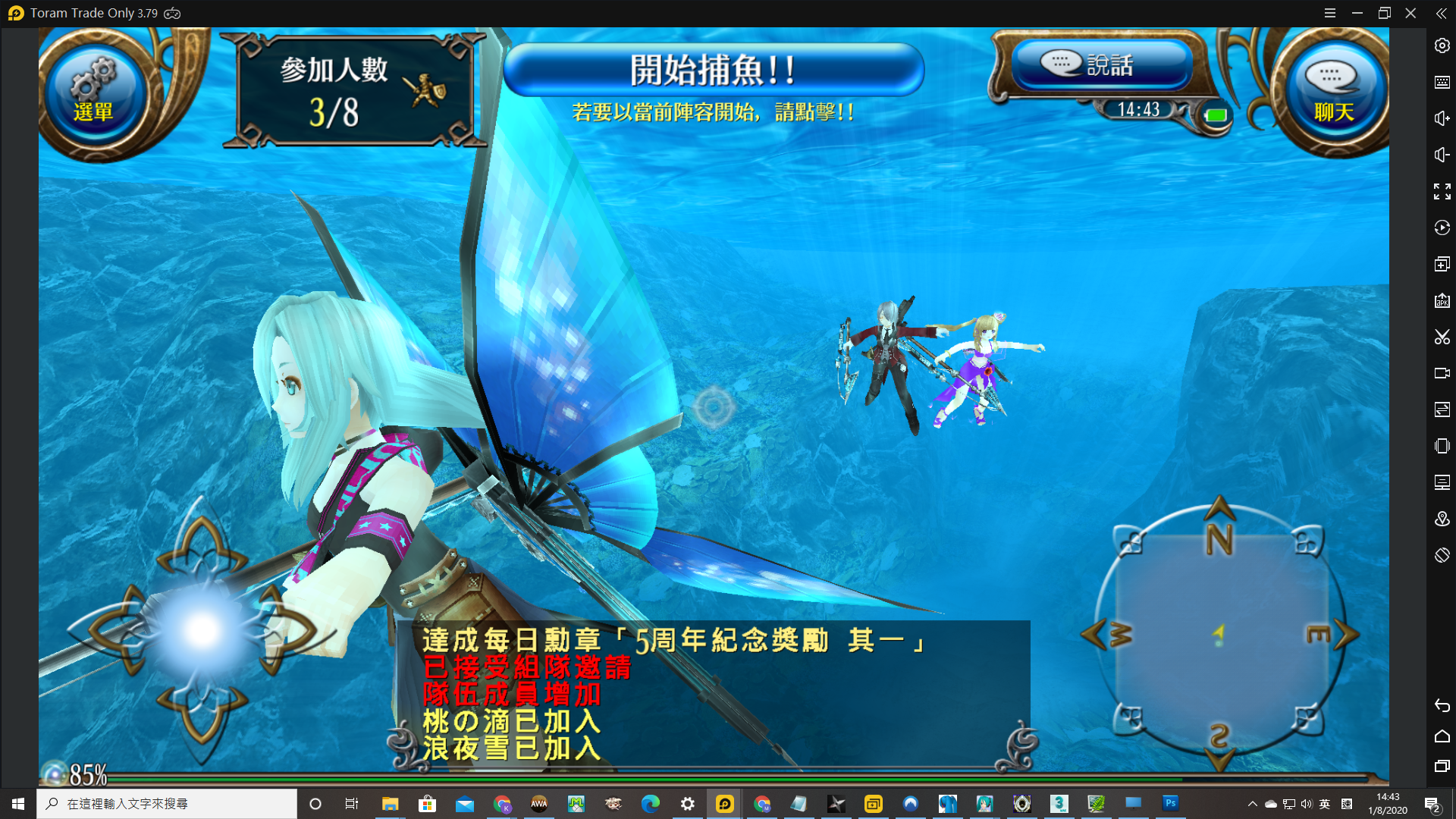Open the 說話 talk bubble button

tap(1101, 65)
